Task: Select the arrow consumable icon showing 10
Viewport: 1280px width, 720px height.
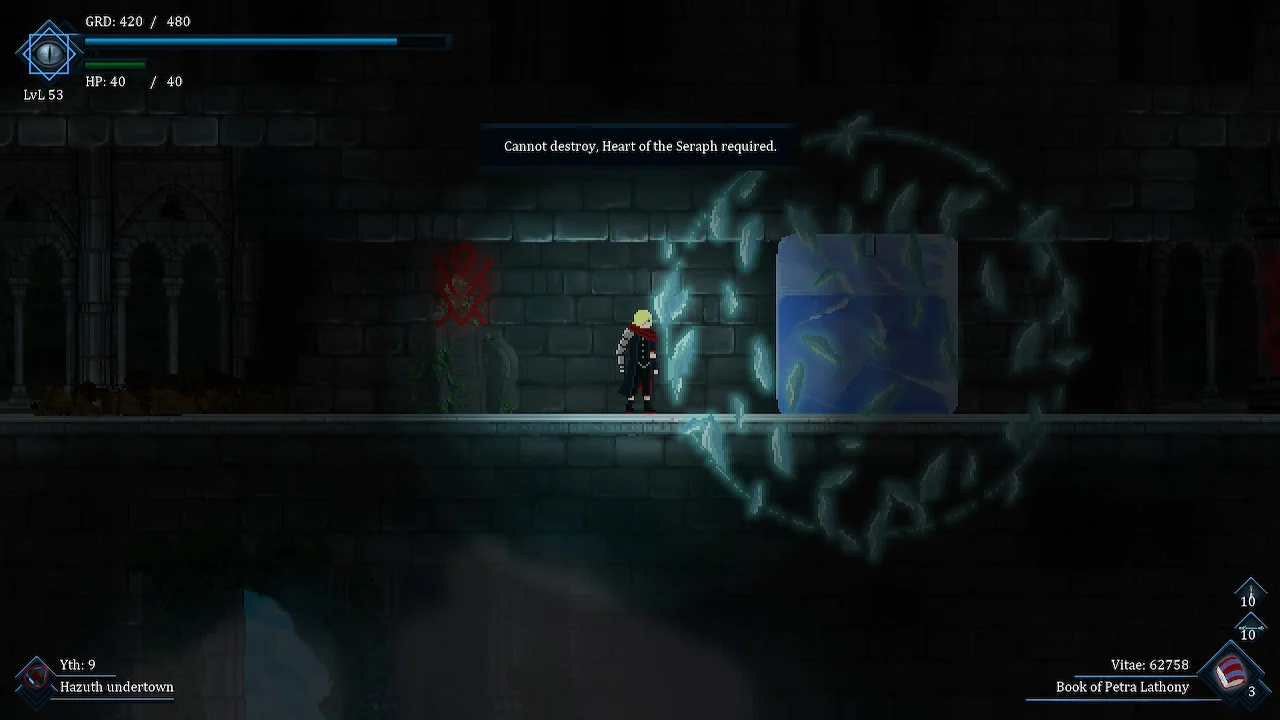Action: (1250, 628)
